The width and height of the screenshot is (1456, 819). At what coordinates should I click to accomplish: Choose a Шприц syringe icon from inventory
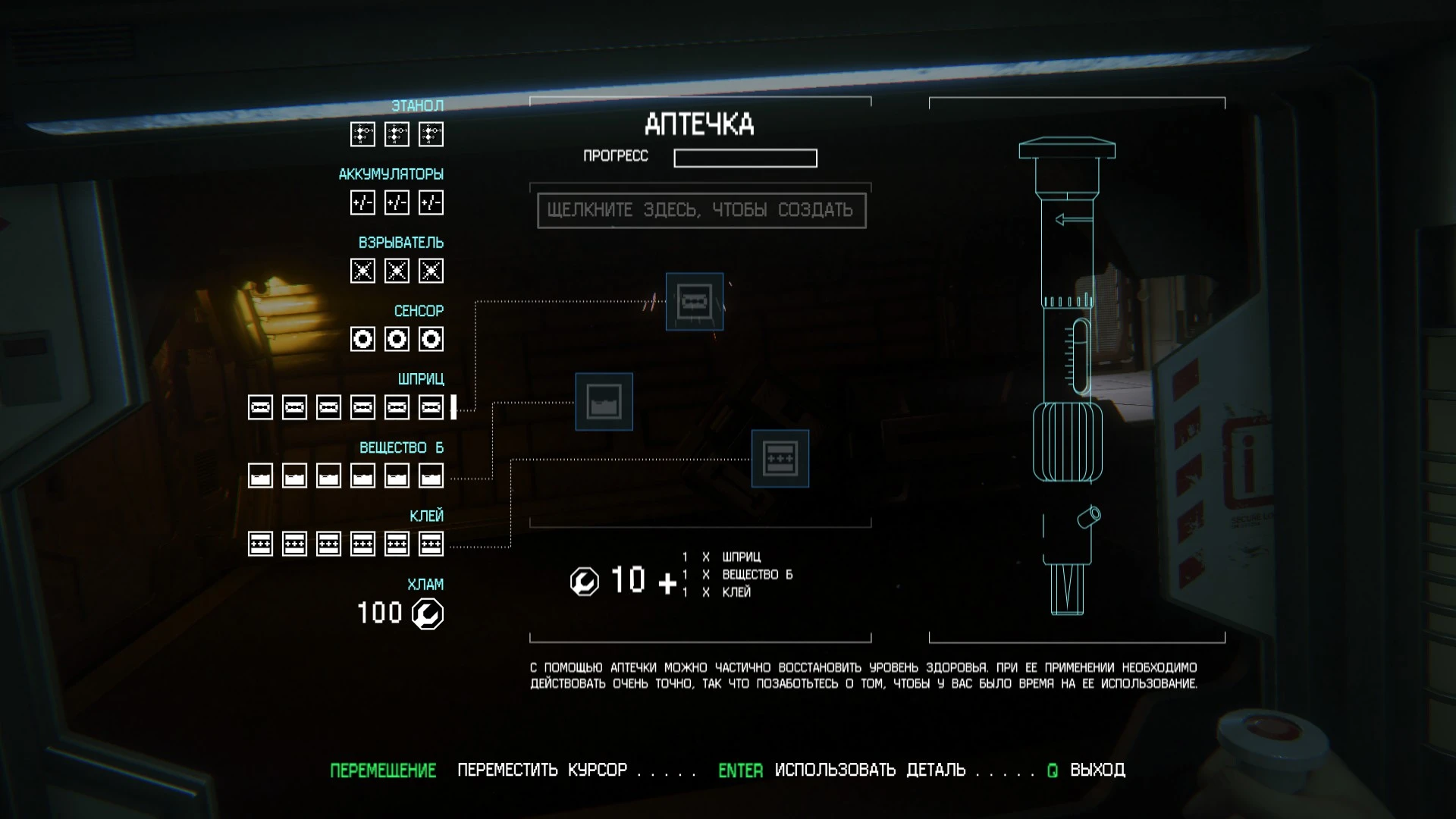[x=261, y=407]
